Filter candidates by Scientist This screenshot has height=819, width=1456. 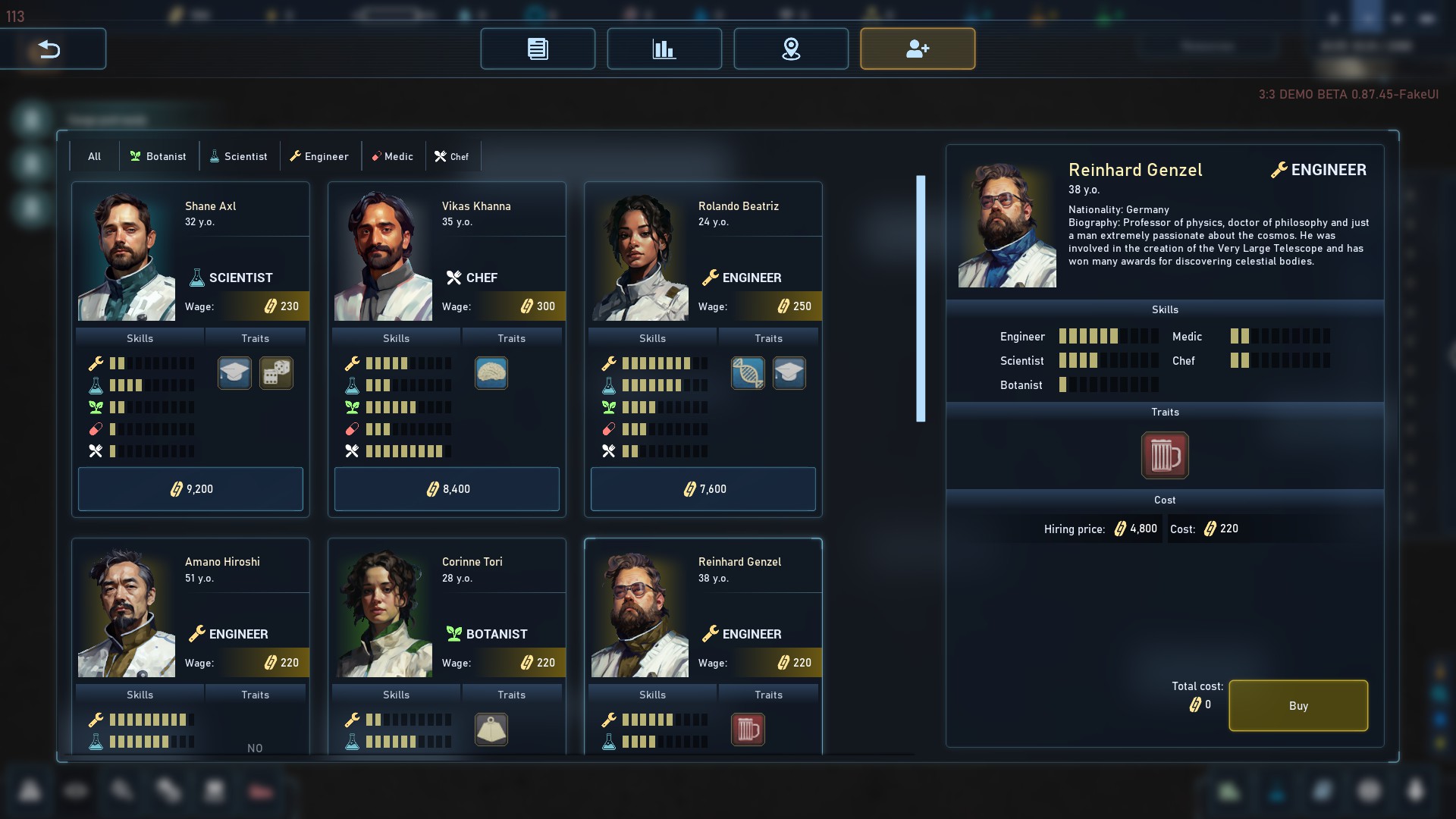(238, 156)
